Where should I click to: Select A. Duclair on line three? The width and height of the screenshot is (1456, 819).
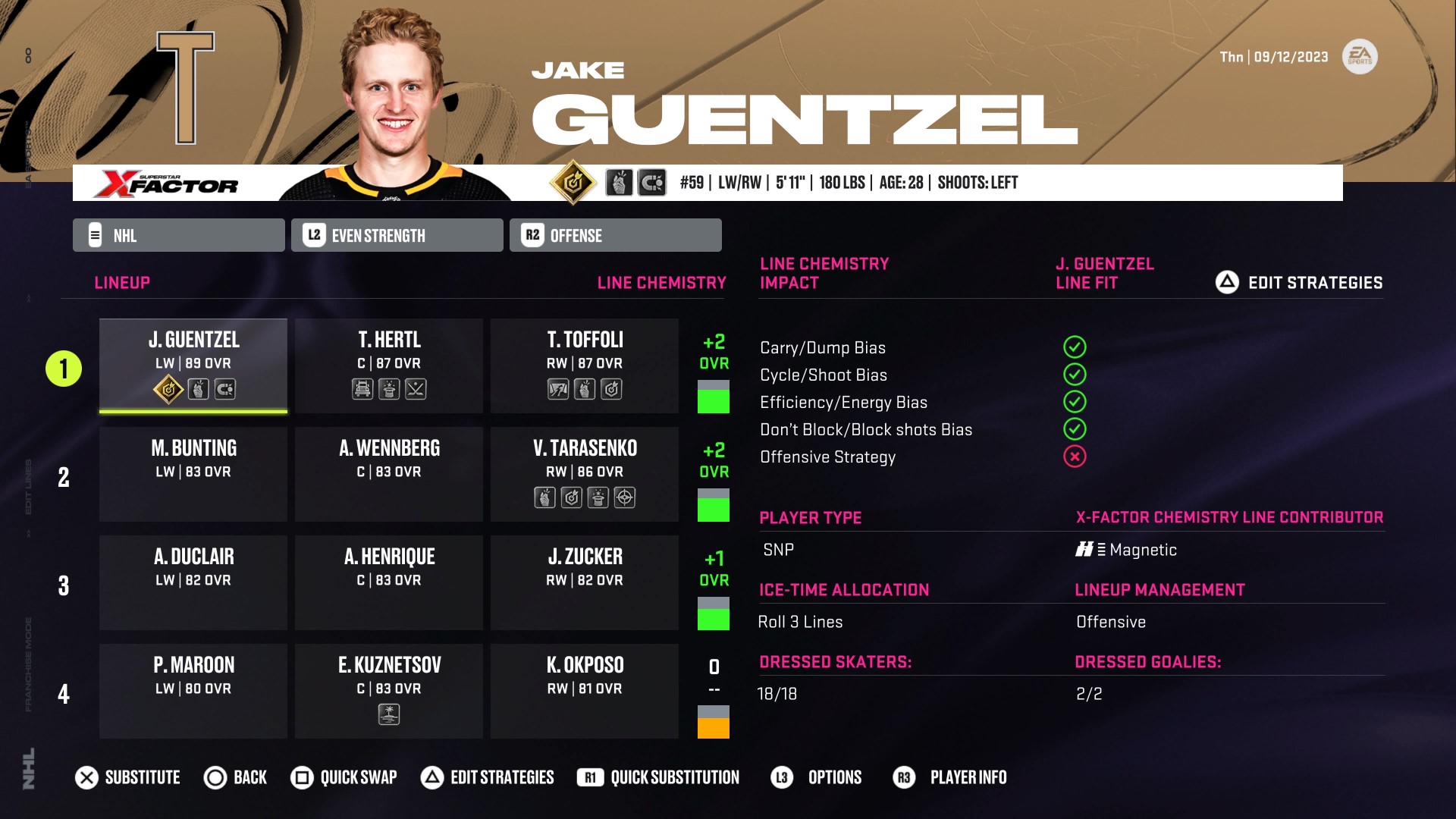tap(193, 582)
